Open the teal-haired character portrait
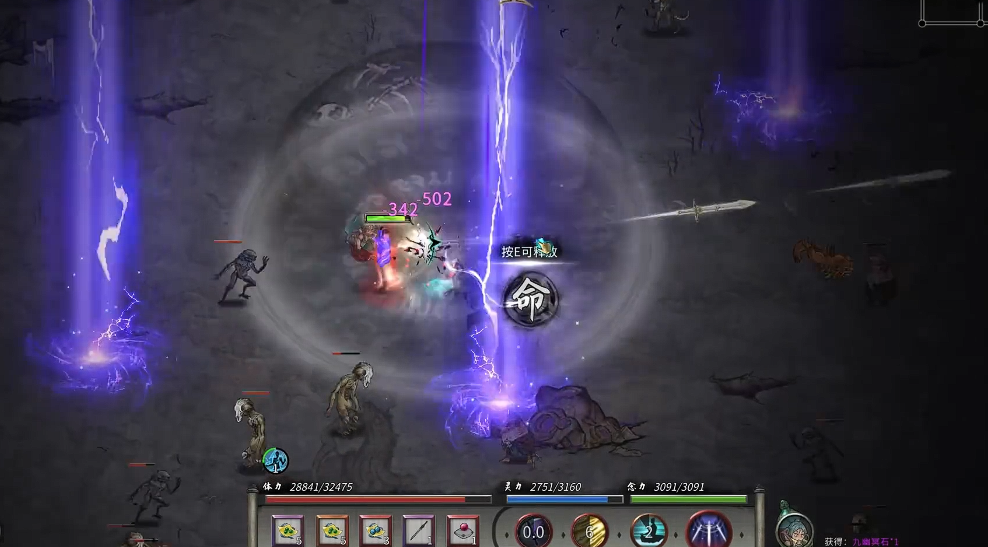Image resolution: width=988 pixels, height=547 pixels. click(x=793, y=524)
